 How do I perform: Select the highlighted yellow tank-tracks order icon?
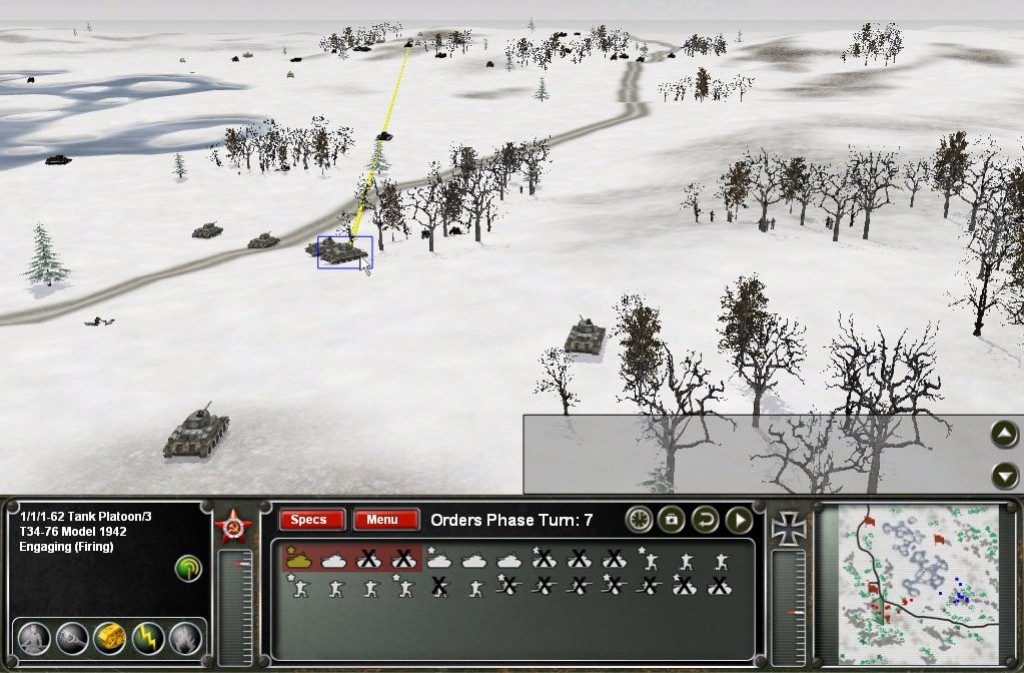coord(109,637)
